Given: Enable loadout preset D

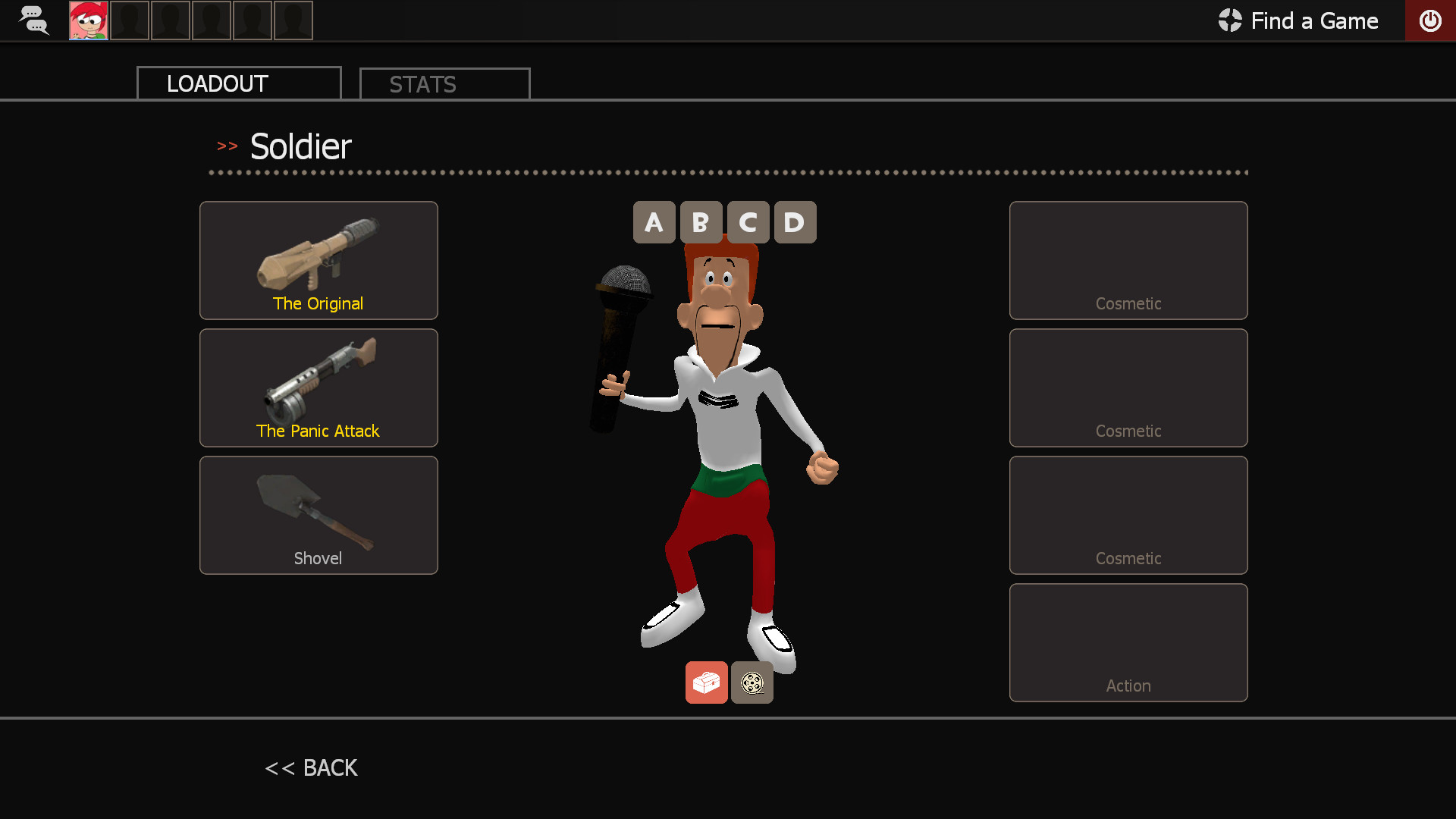Looking at the screenshot, I should (x=795, y=222).
